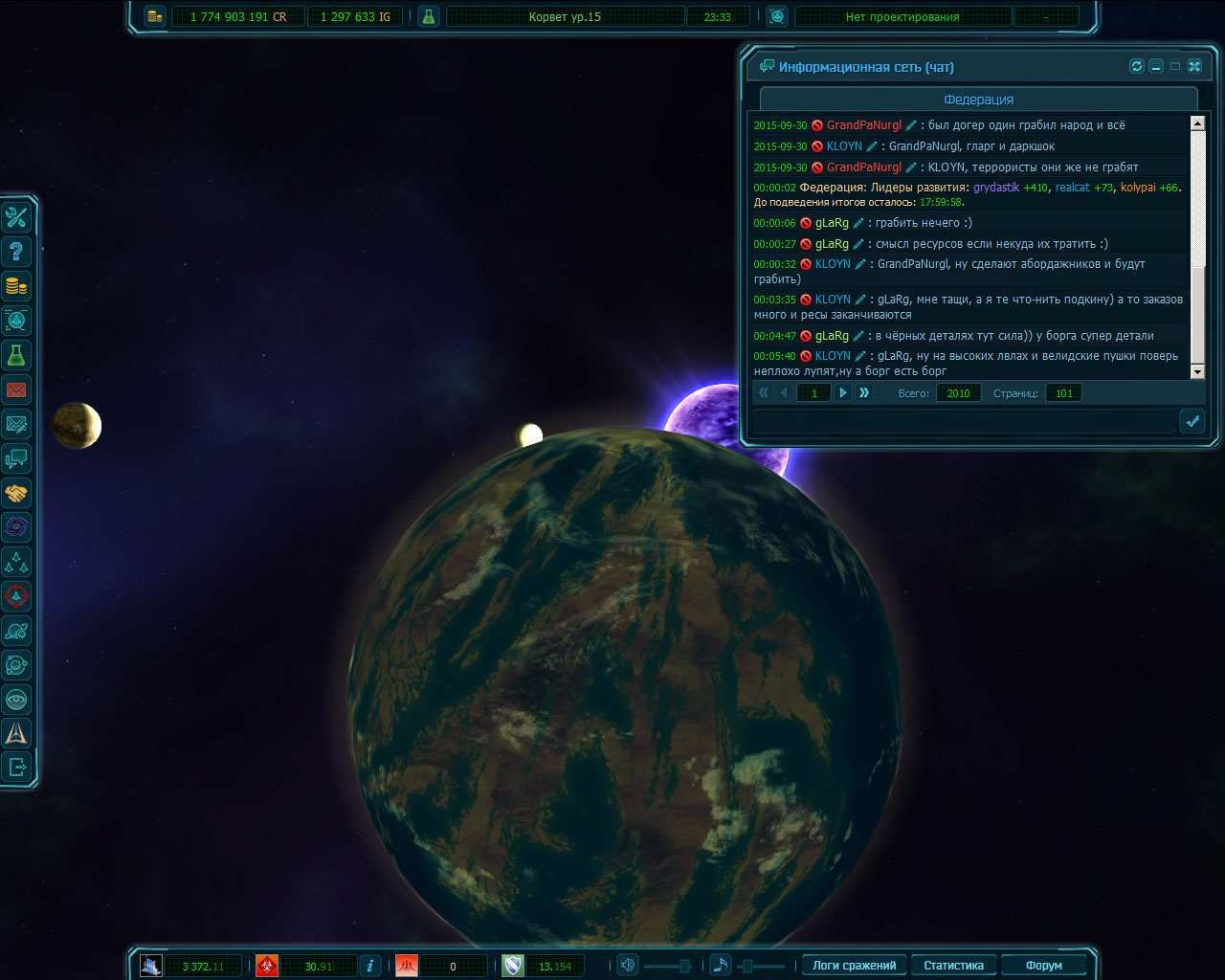This screenshot has height=980, width=1225.
Task: Switch to the Федерация chat tab
Action: (x=978, y=100)
